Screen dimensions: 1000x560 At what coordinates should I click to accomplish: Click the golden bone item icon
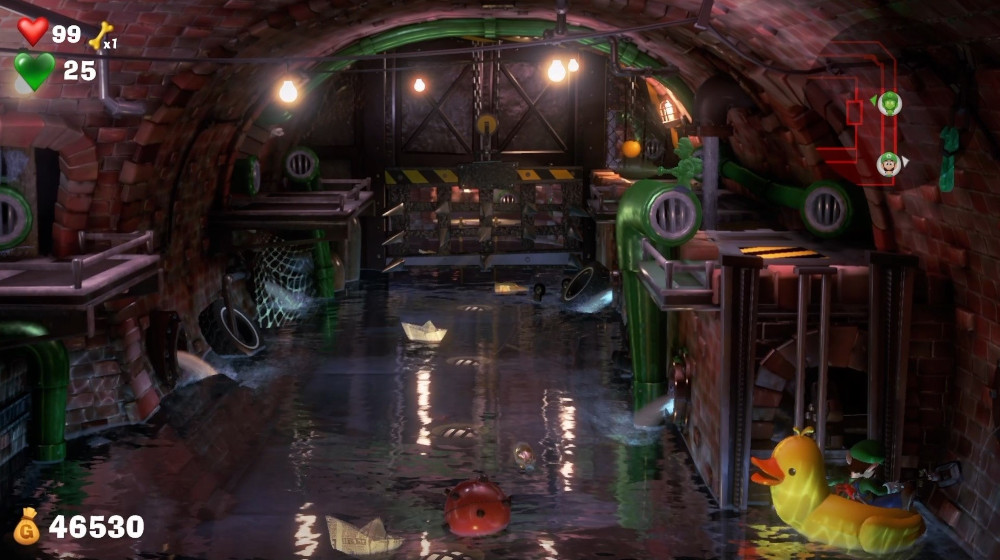pos(100,36)
